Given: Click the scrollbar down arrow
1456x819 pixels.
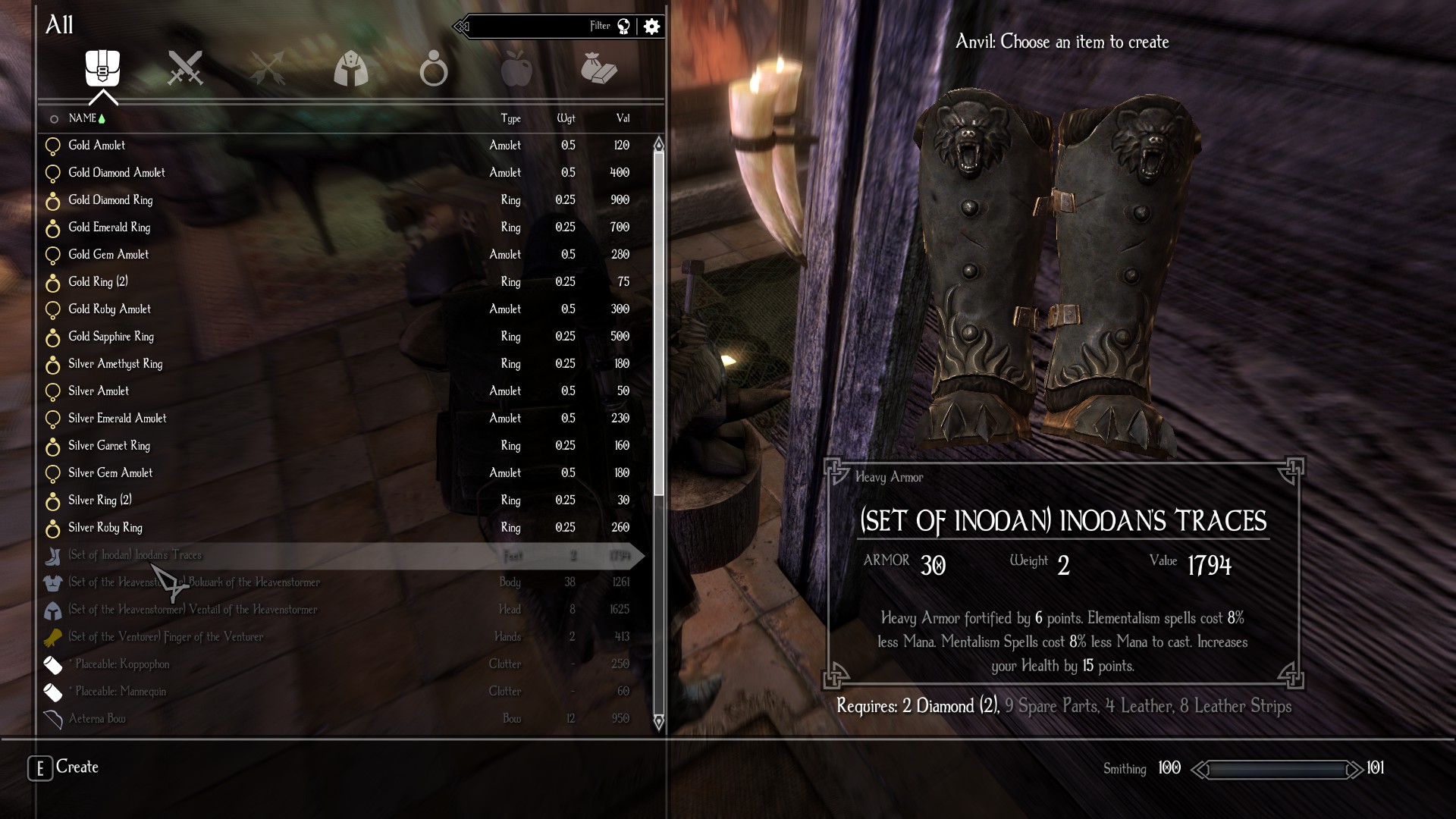Looking at the screenshot, I should [x=658, y=721].
